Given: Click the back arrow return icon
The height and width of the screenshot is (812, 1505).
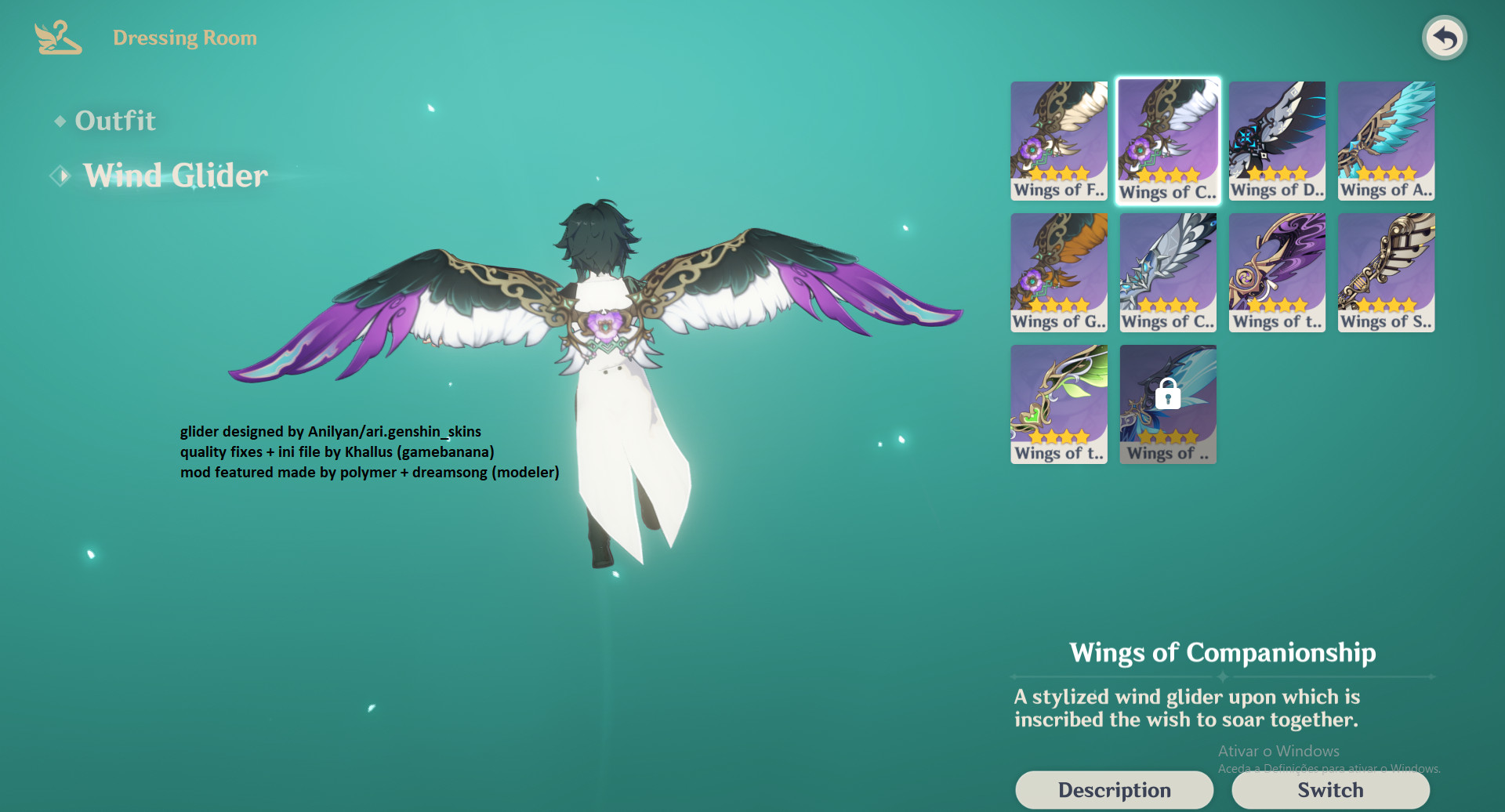Looking at the screenshot, I should 1445,37.
